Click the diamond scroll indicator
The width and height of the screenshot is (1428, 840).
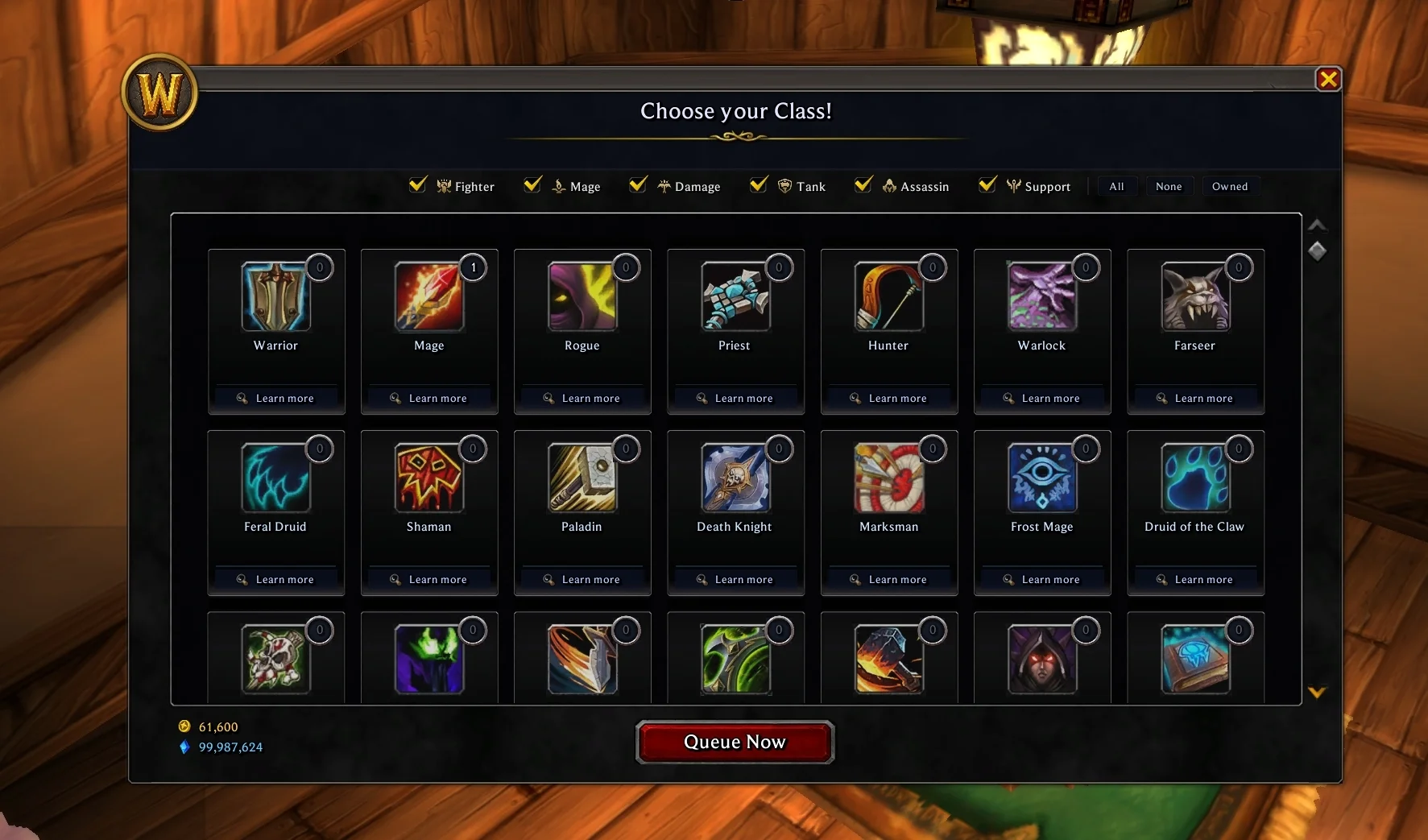click(1318, 251)
